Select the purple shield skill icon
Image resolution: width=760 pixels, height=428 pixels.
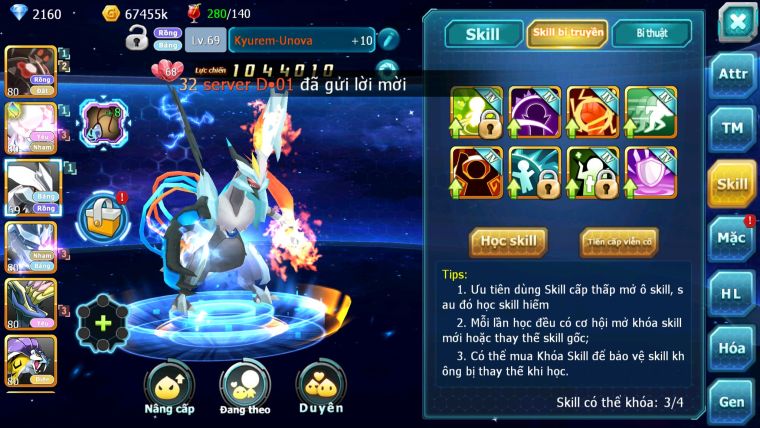[651, 172]
